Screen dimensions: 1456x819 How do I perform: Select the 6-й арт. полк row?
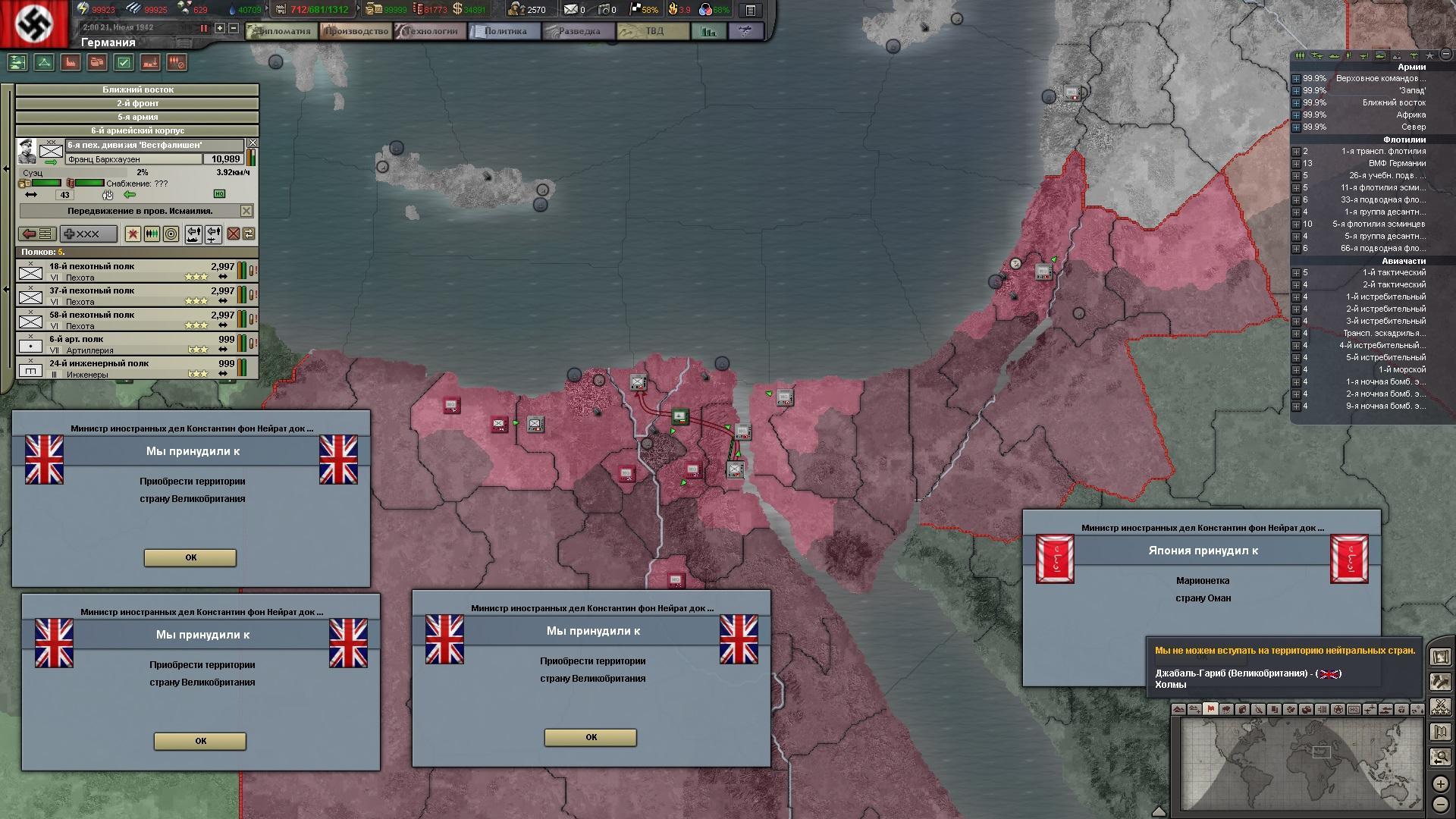(x=129, y=344)
